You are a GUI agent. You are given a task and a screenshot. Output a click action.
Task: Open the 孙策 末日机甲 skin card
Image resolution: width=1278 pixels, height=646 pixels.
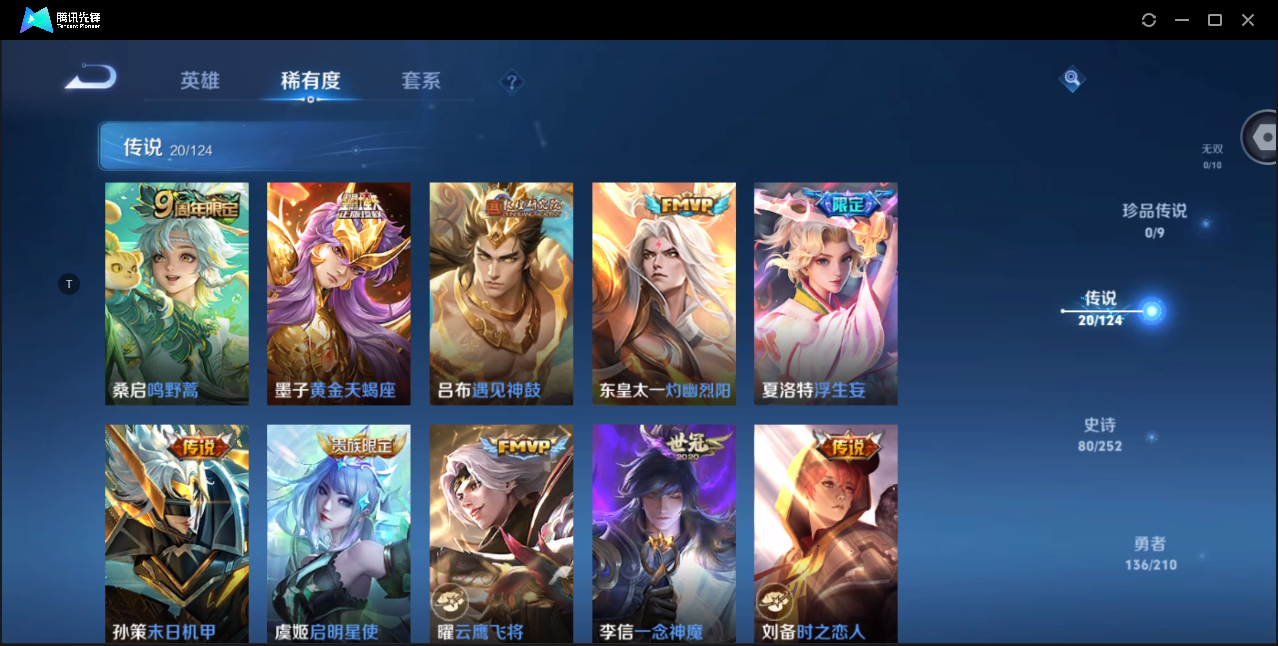click(177, 532)
